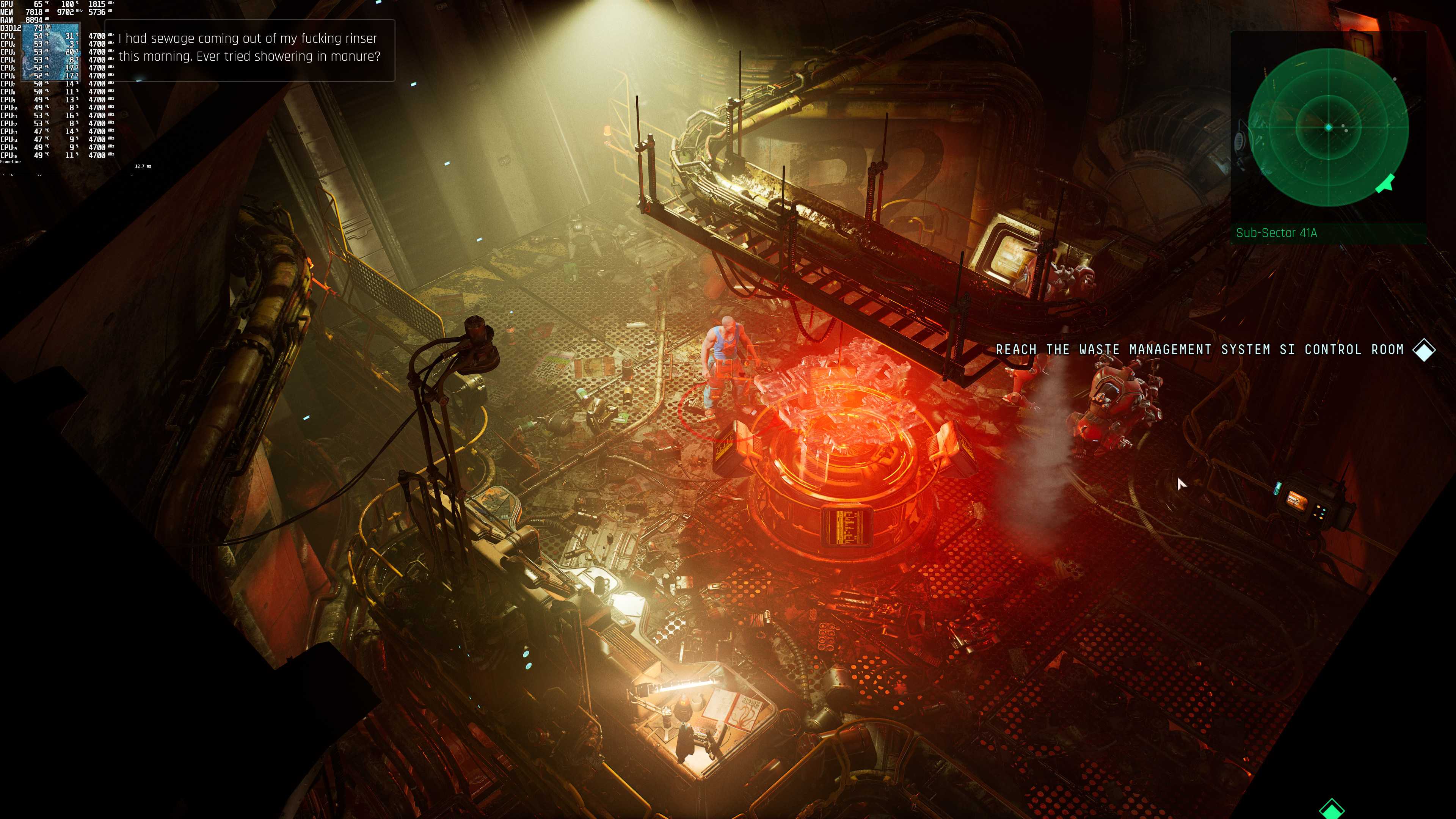Select the waste management control room objective
This screenshot has width=1456, height=819.
(x=1199, y=350)
